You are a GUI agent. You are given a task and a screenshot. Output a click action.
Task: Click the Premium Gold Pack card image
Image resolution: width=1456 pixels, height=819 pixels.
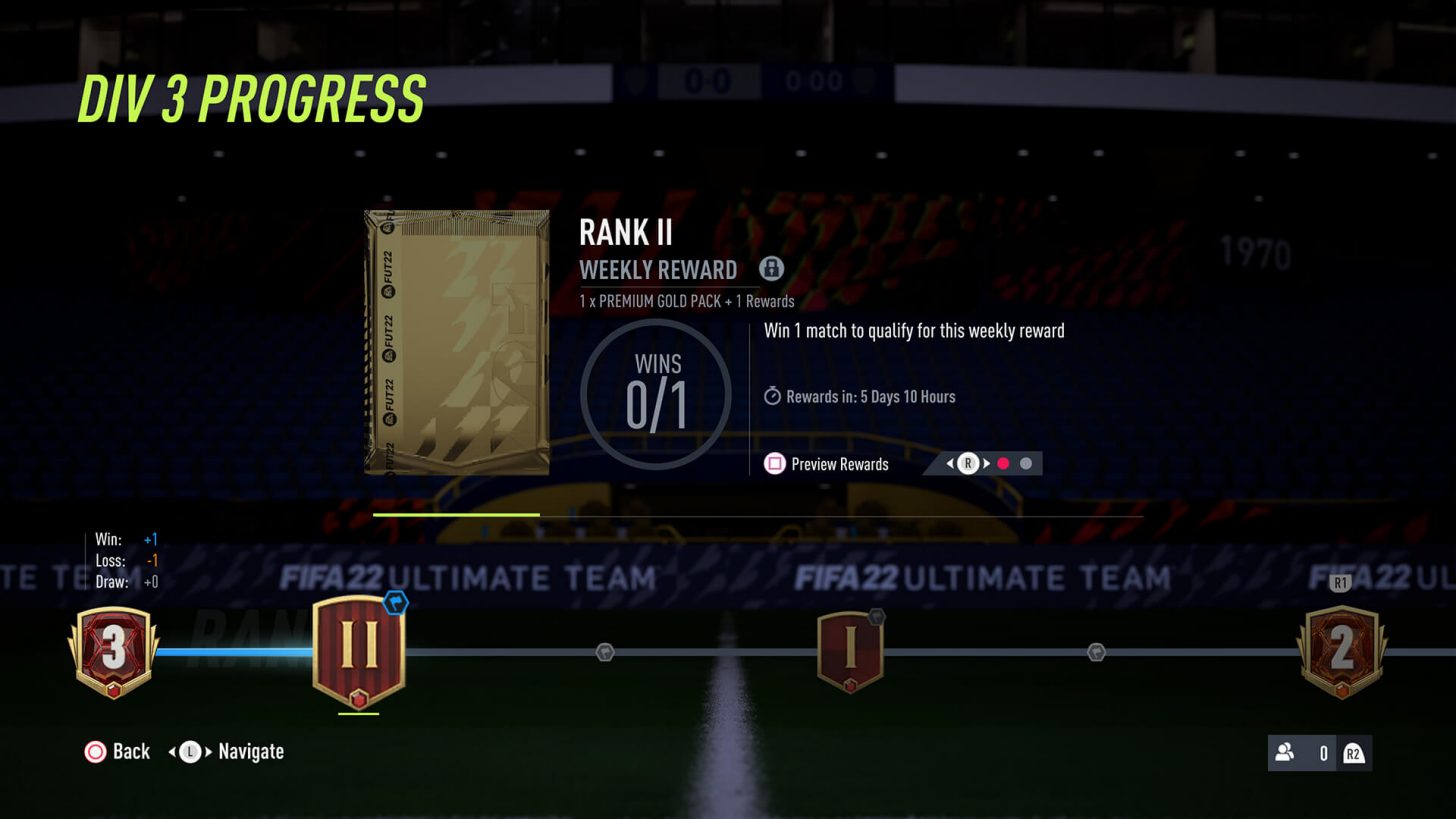point(456,342)
